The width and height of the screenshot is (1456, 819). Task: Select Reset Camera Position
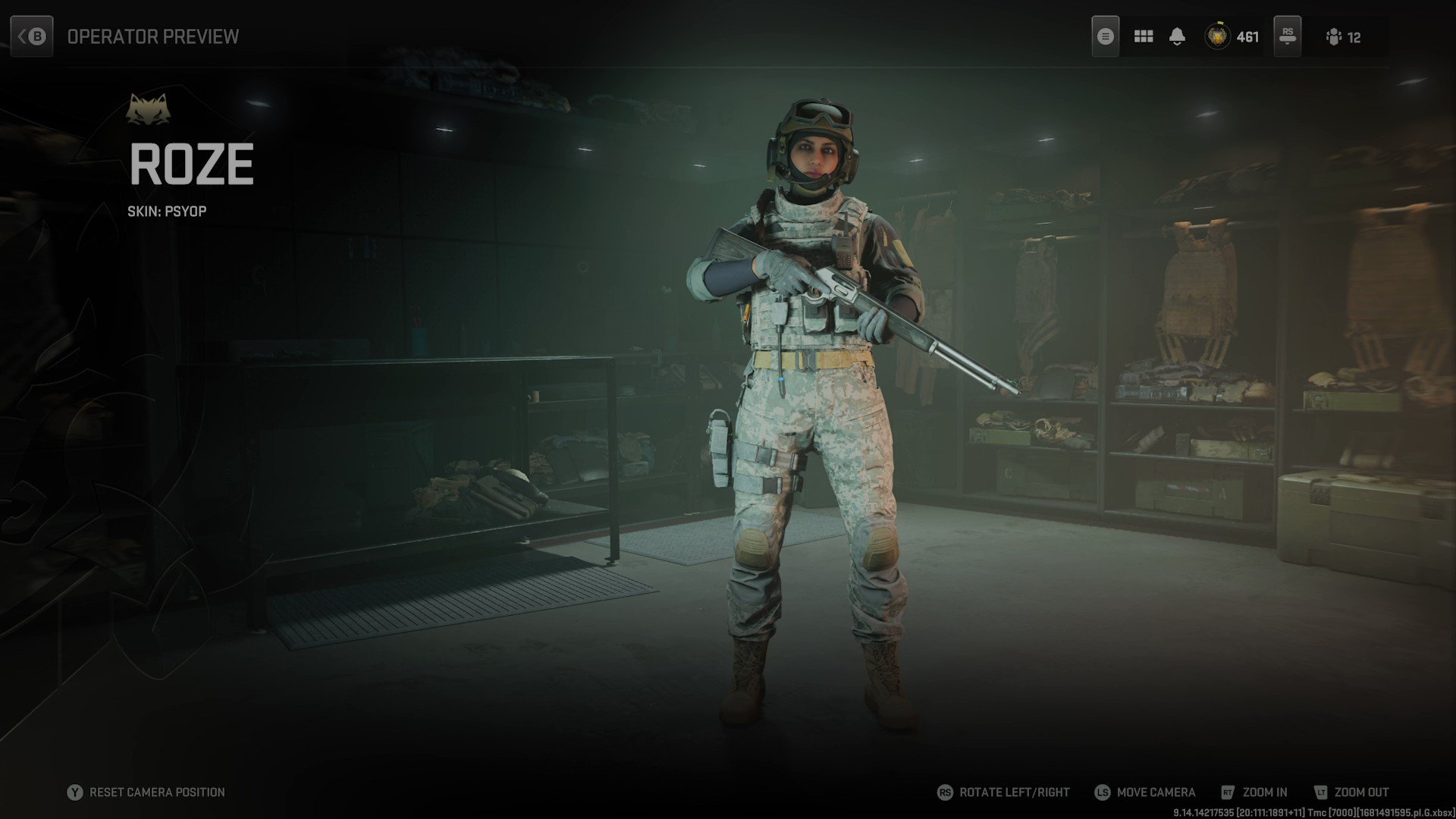155,792
